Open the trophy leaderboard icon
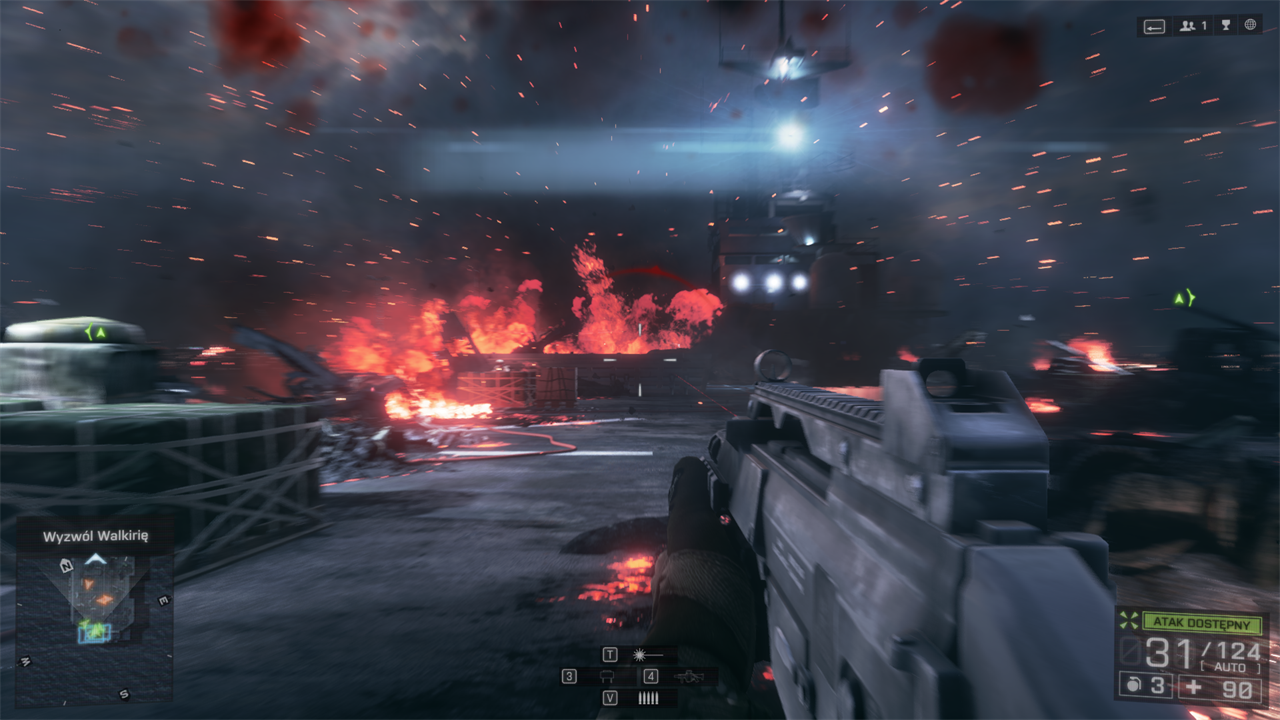The image size is (1280, 720). click(x=1227, y=26)
